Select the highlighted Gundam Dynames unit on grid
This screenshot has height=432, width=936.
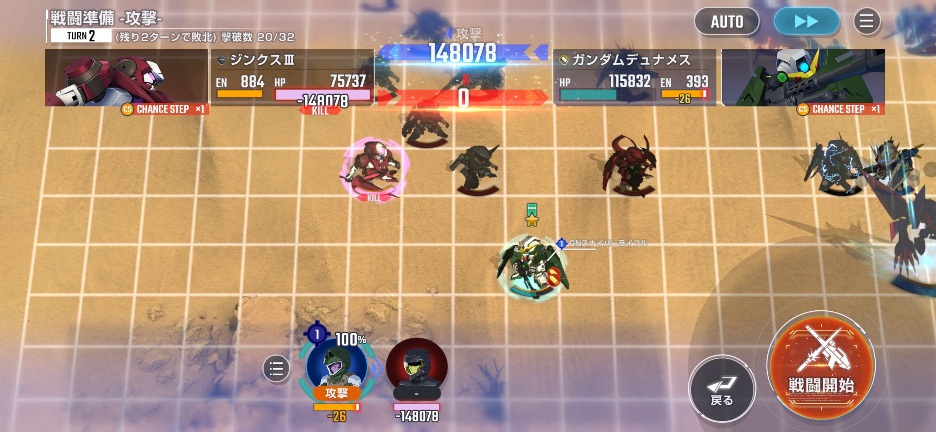click(x=532, y=264)
